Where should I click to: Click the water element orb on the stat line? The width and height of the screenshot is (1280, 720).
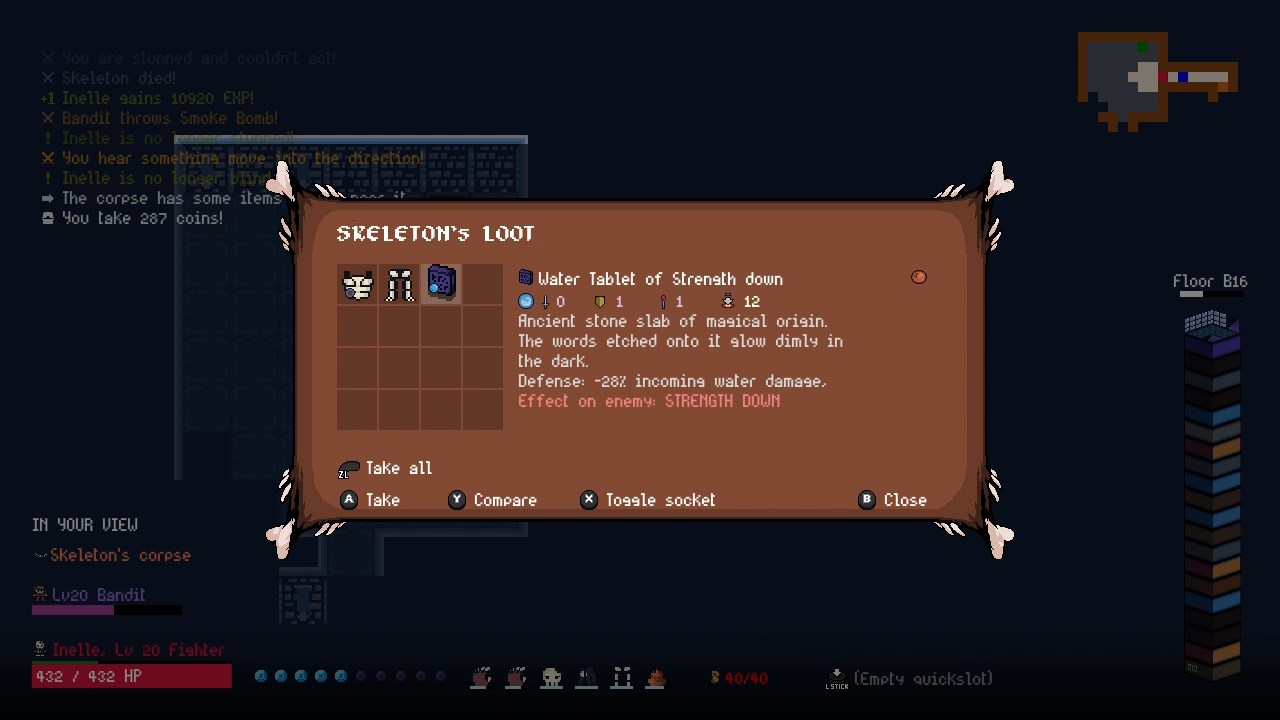coord(526,301)
